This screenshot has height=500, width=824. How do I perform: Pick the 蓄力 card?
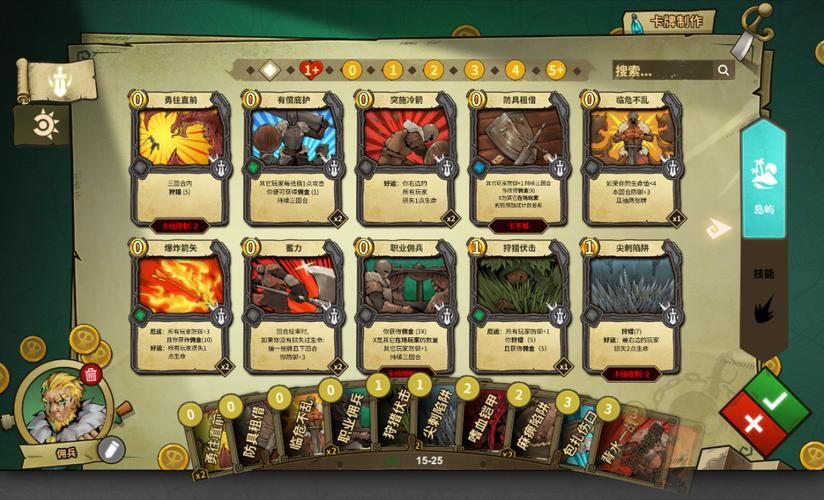pyautogui.click(x=294, y=306)
